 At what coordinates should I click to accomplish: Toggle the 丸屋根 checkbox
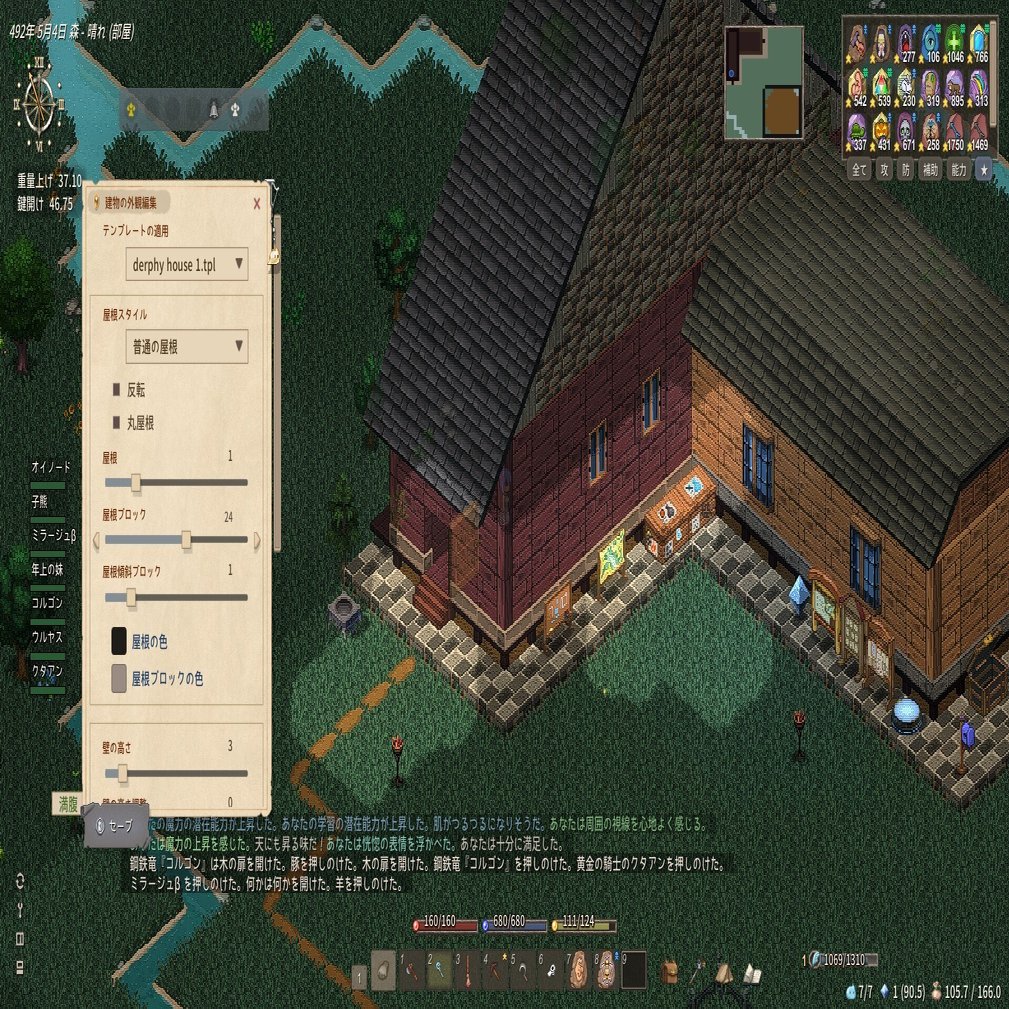(116, 423)
